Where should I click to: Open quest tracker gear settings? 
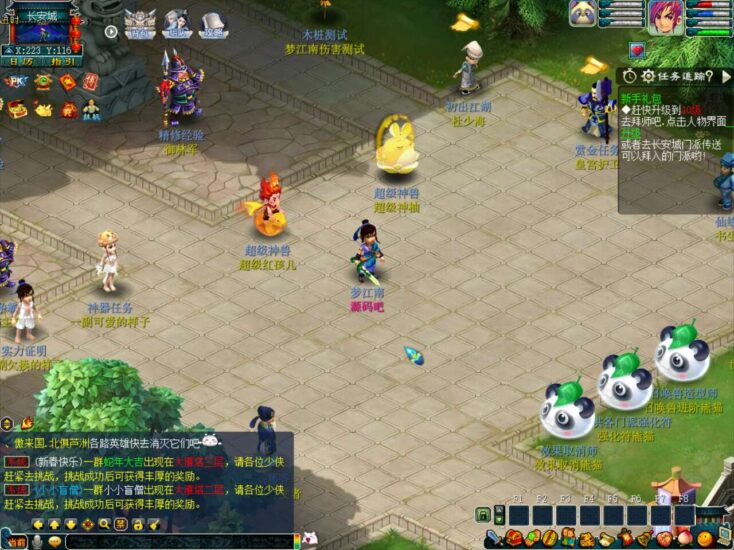point(648,76)
